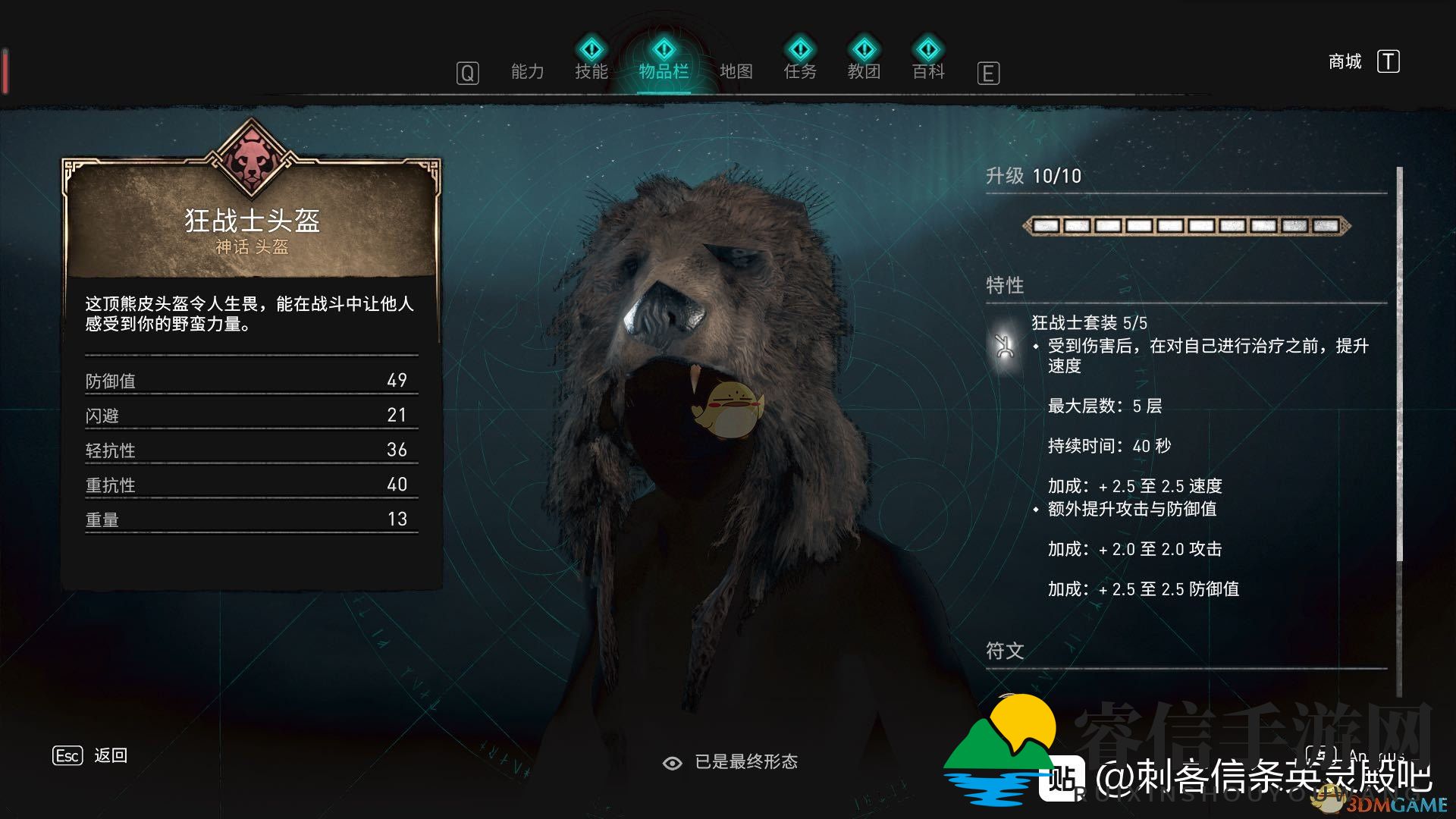The height and width of the screenshot is (819, 1456).
Task: Show the 教团 order tab
Action: (864, 71)
